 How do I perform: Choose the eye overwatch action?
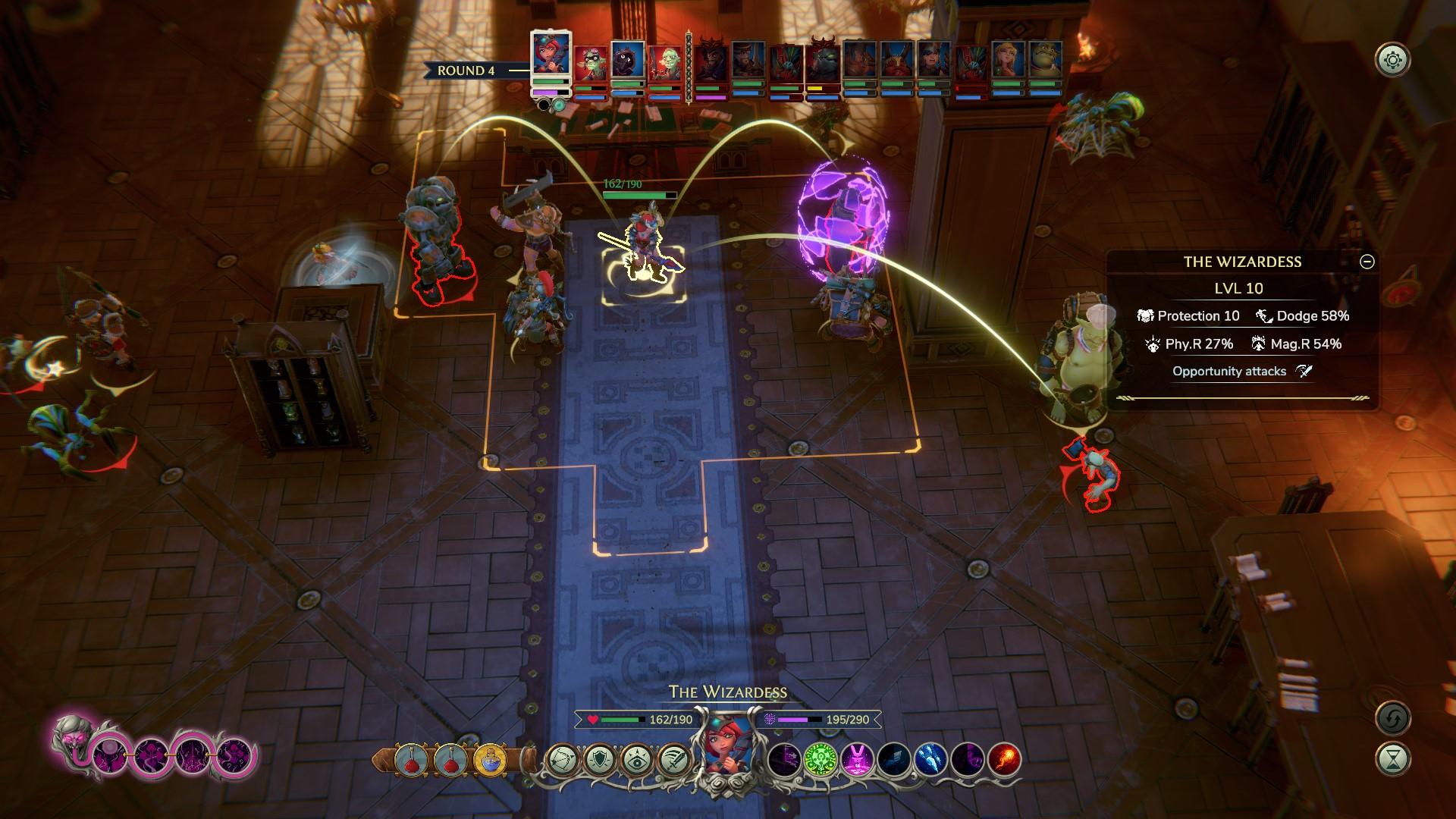click(x=635, y=759)
